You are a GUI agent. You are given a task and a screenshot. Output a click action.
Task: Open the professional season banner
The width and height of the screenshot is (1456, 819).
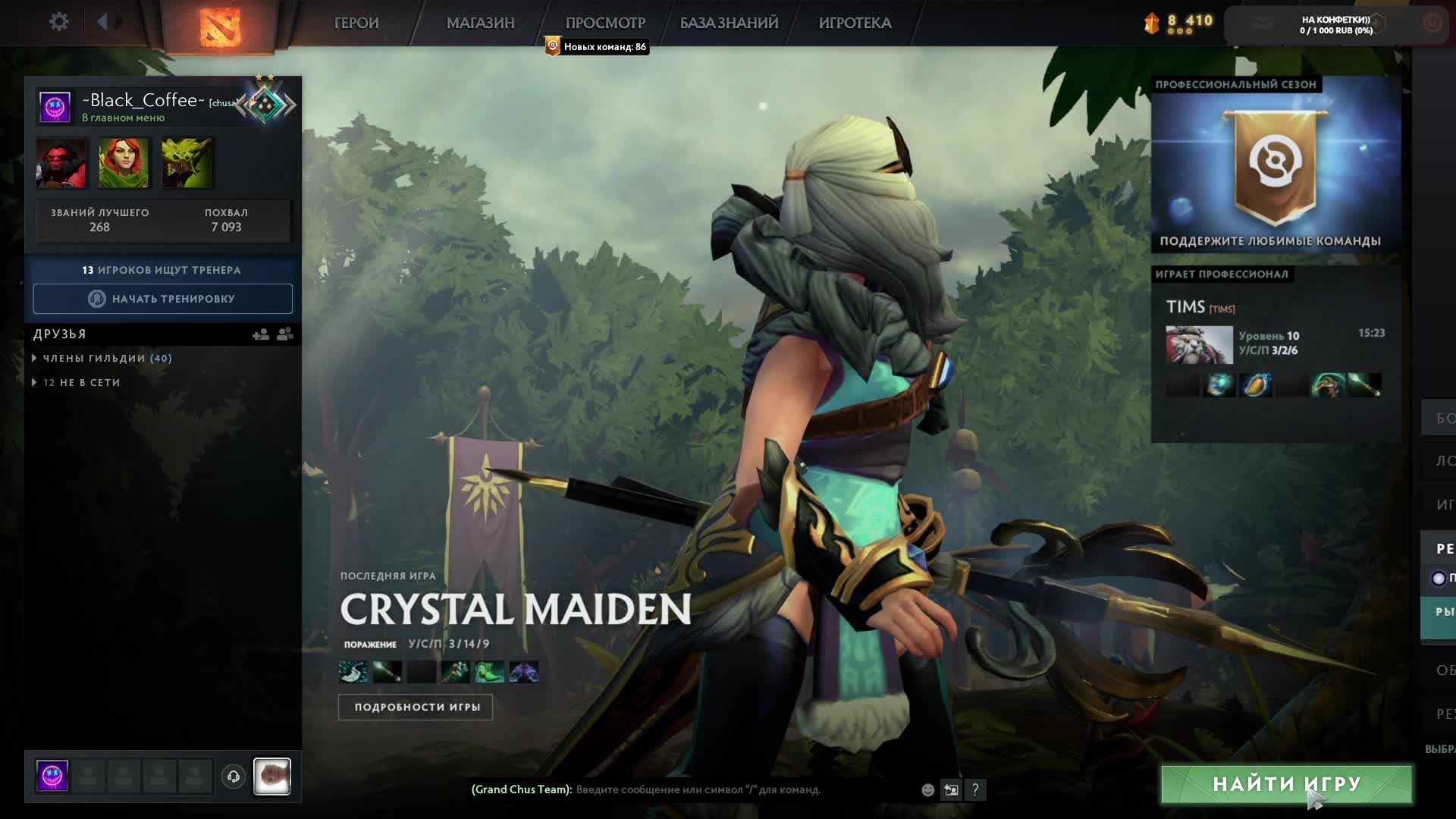point(1276,167)
